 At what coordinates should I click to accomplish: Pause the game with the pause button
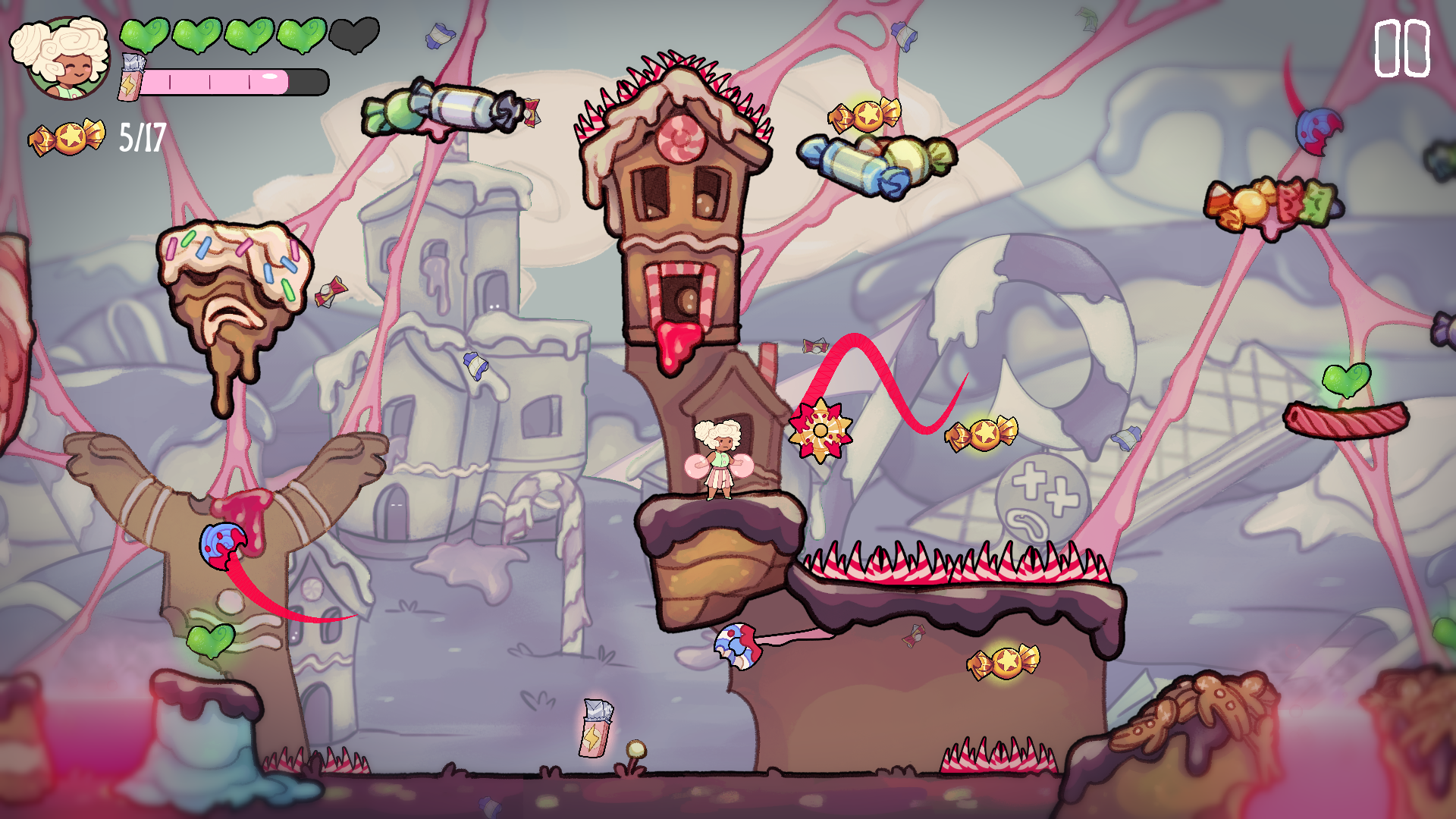pyautogui.click(x=1401, y=49)
